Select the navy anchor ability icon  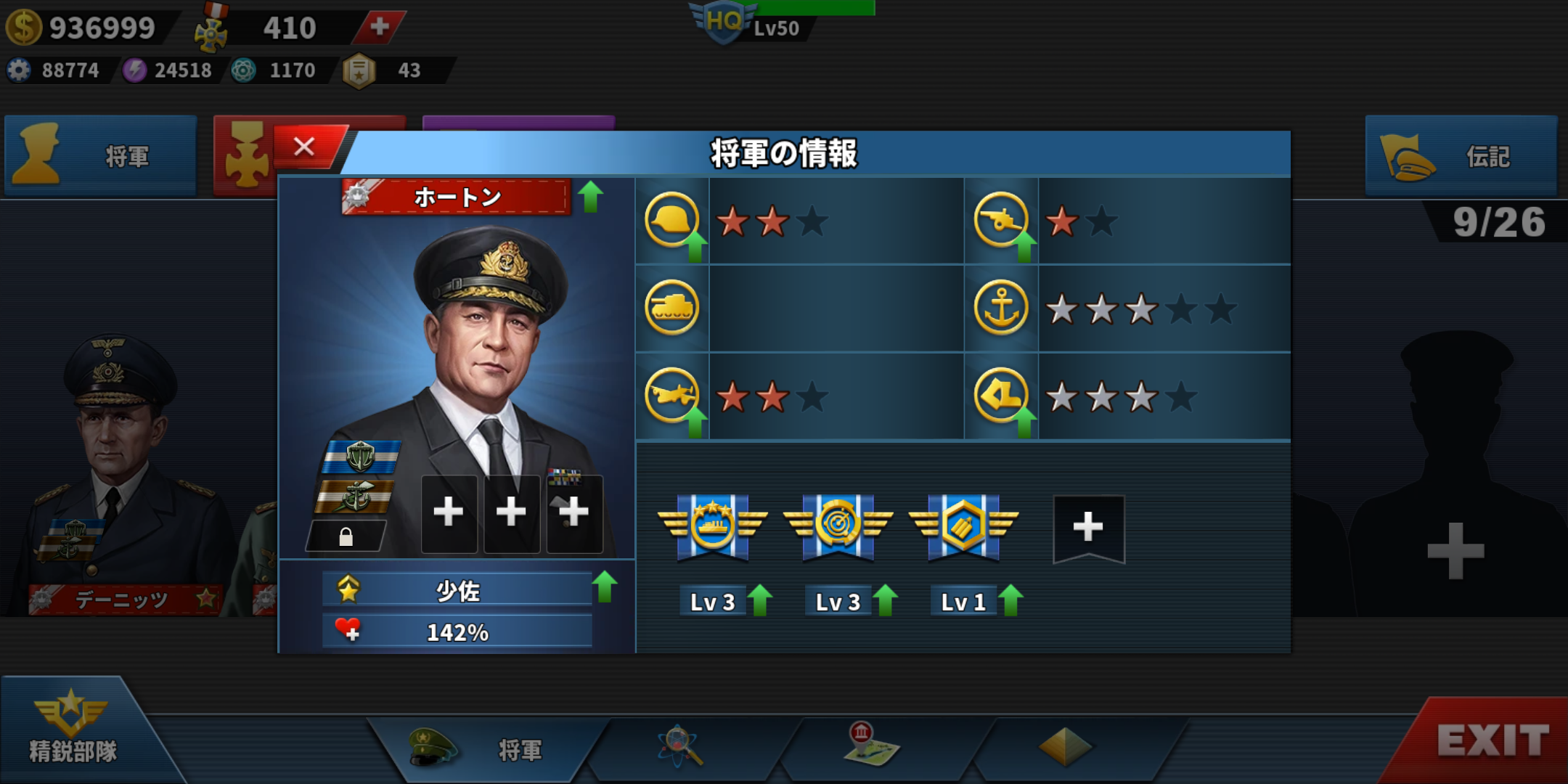pos(1001,308)
